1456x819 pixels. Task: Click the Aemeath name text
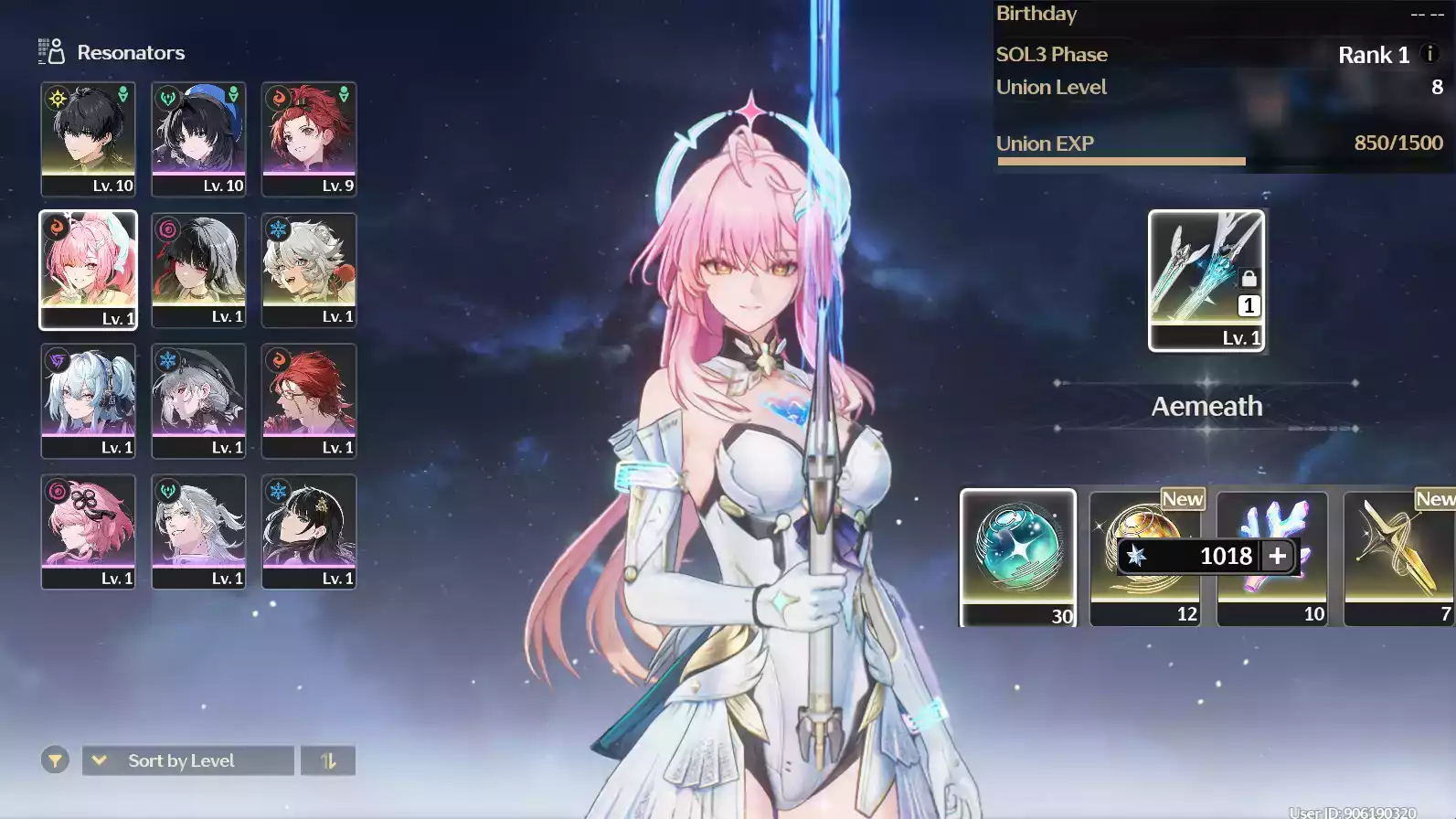pyautogui.click(x=1206, y=407)
